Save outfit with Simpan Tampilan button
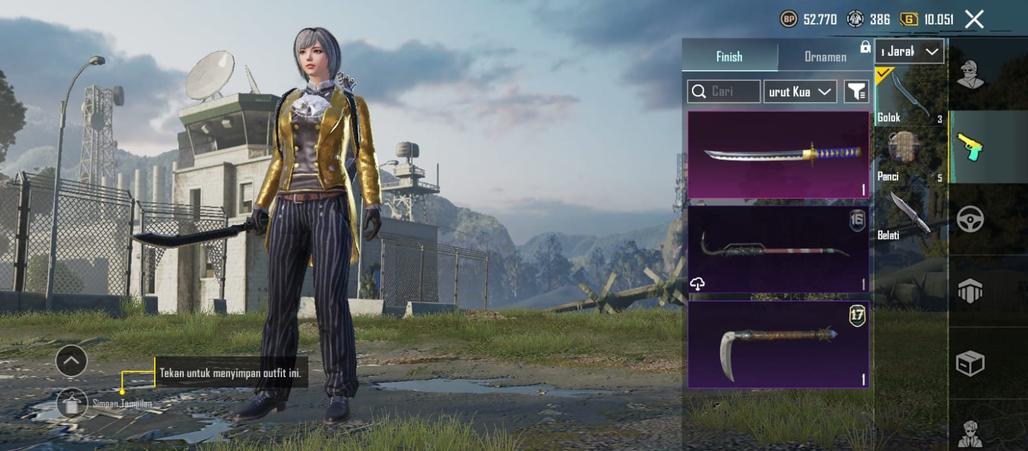 [72, 403]
